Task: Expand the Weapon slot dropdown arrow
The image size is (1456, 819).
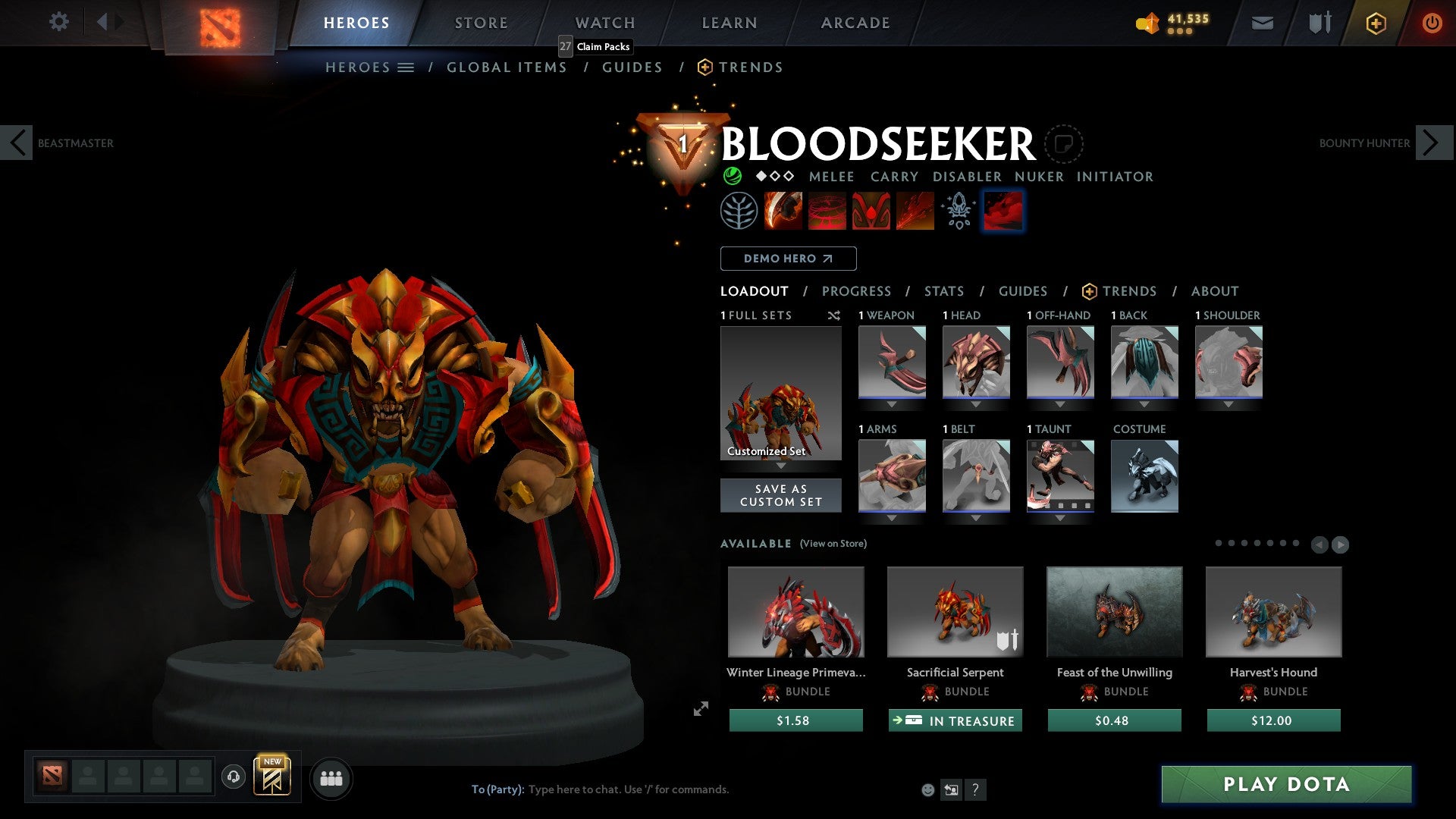Action: coord(892,404)
